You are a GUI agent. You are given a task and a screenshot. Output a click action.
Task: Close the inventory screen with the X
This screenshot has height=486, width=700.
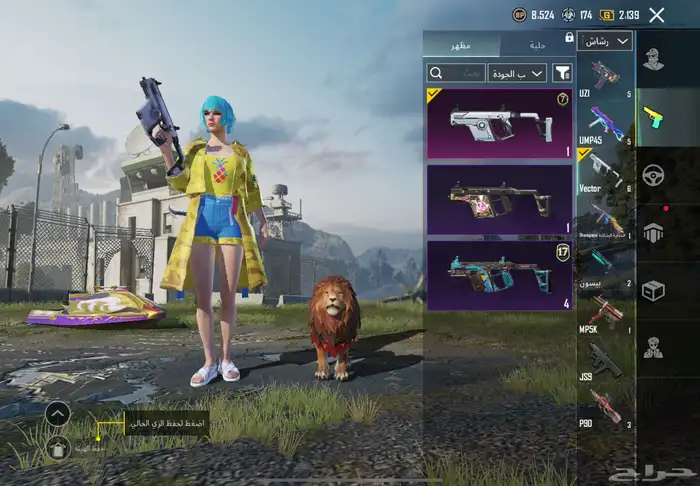pyautogui.click(x=656, y=15)
